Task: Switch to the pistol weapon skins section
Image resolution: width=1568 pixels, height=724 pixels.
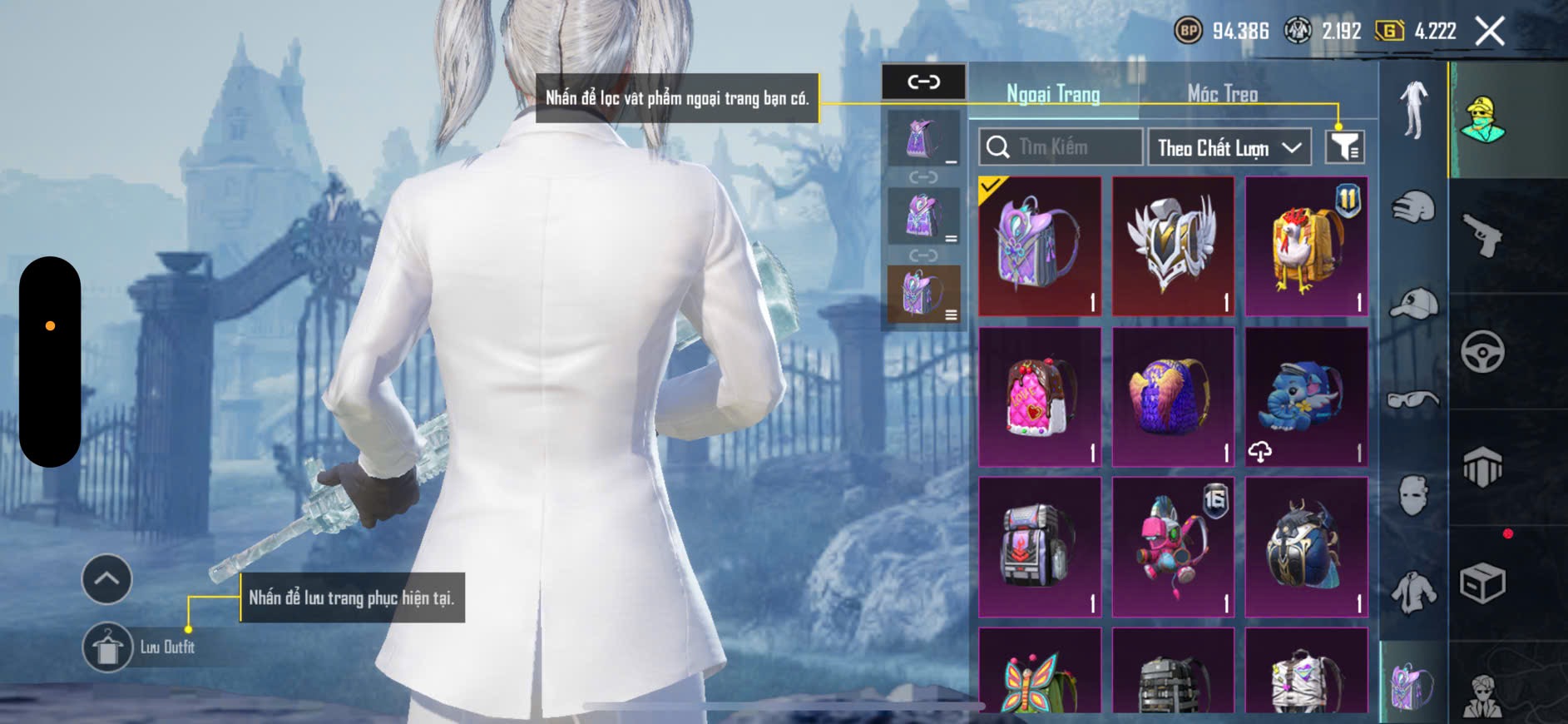Action: 1482,236
